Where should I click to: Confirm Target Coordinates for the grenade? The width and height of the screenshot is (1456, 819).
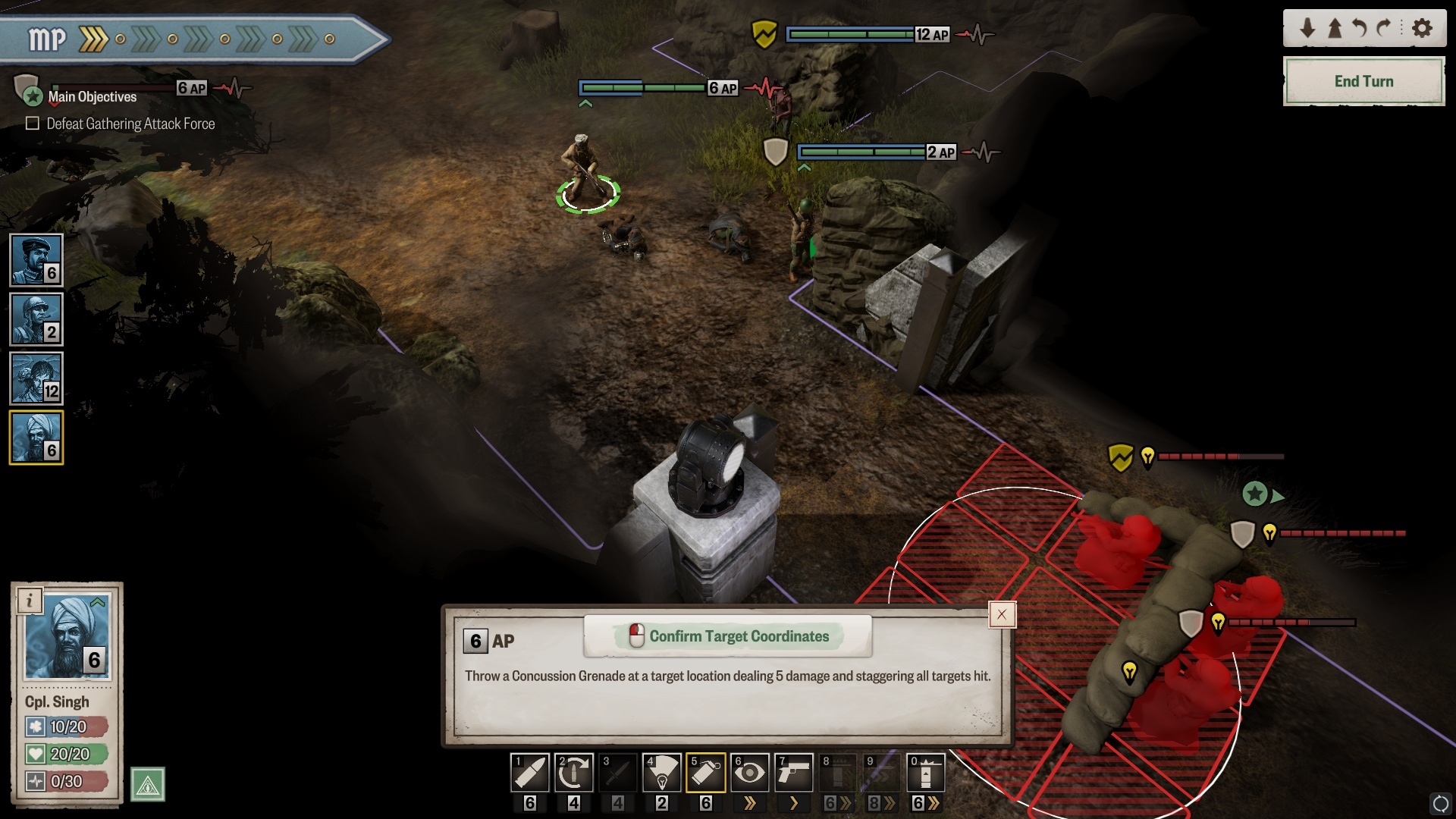[728, 636]
